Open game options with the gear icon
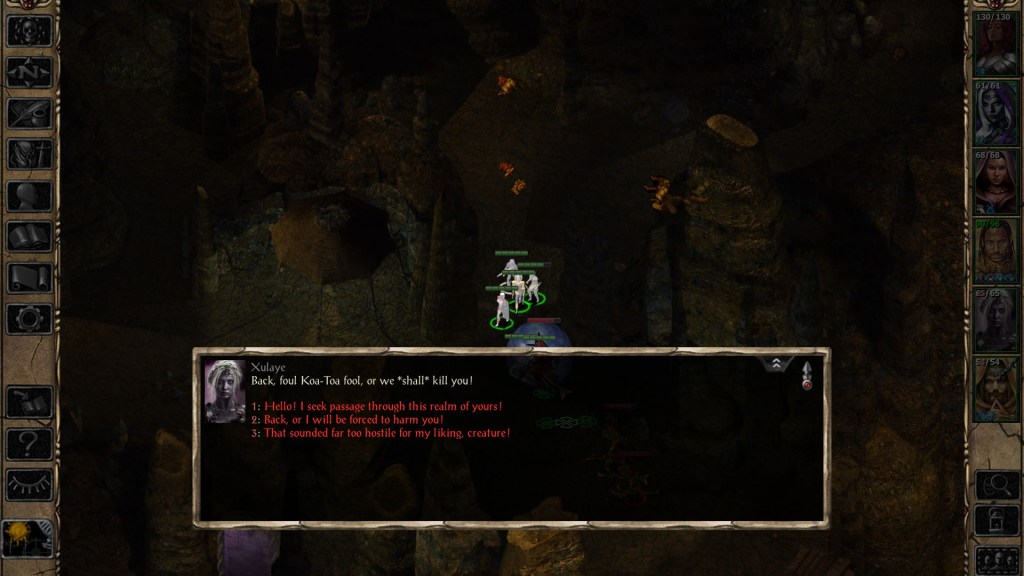Image resolution: width=1024 pixels, height=576 pixels. tap(29, 319)
